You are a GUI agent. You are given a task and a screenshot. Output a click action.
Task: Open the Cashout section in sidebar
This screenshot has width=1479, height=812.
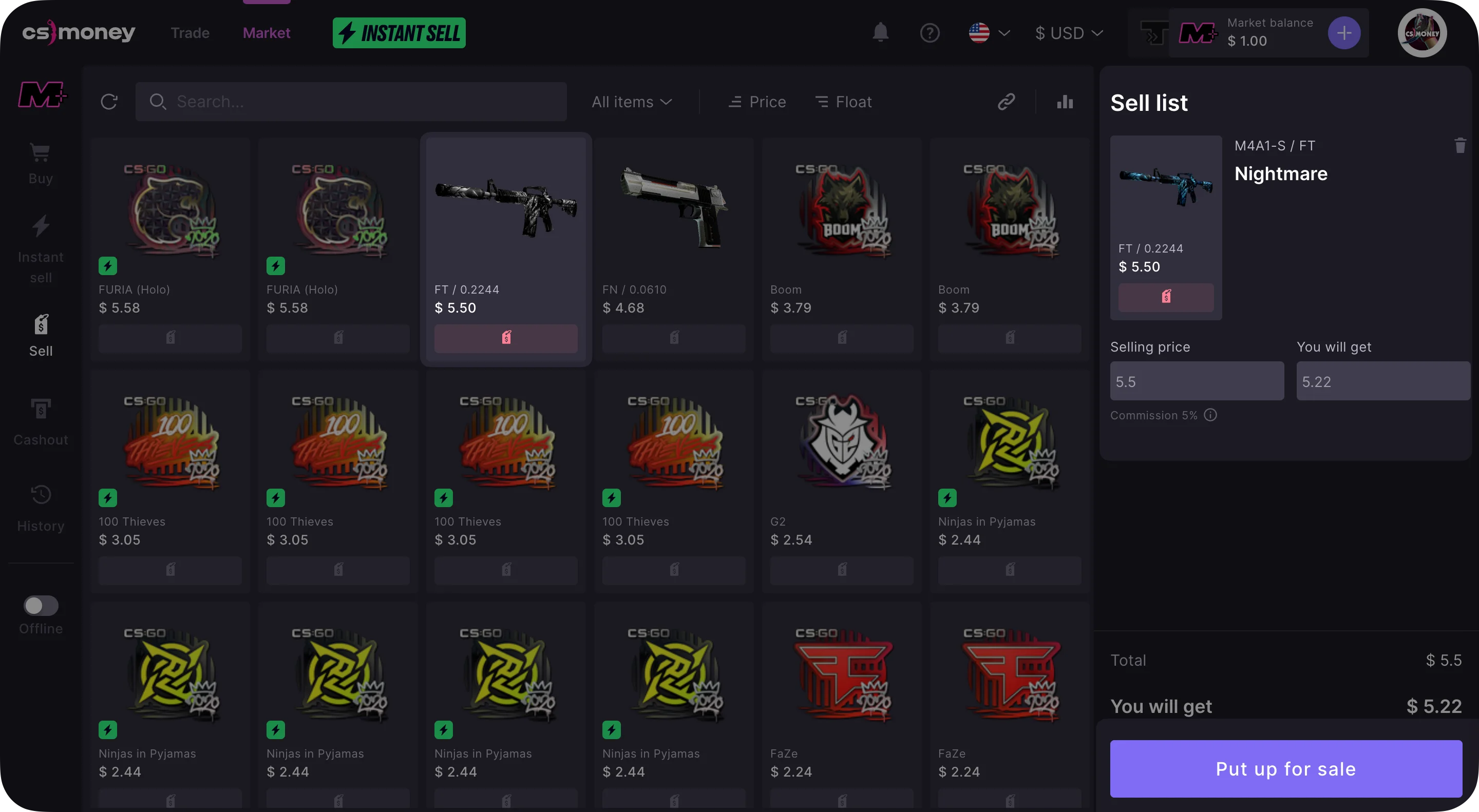[x=41, y=422]
